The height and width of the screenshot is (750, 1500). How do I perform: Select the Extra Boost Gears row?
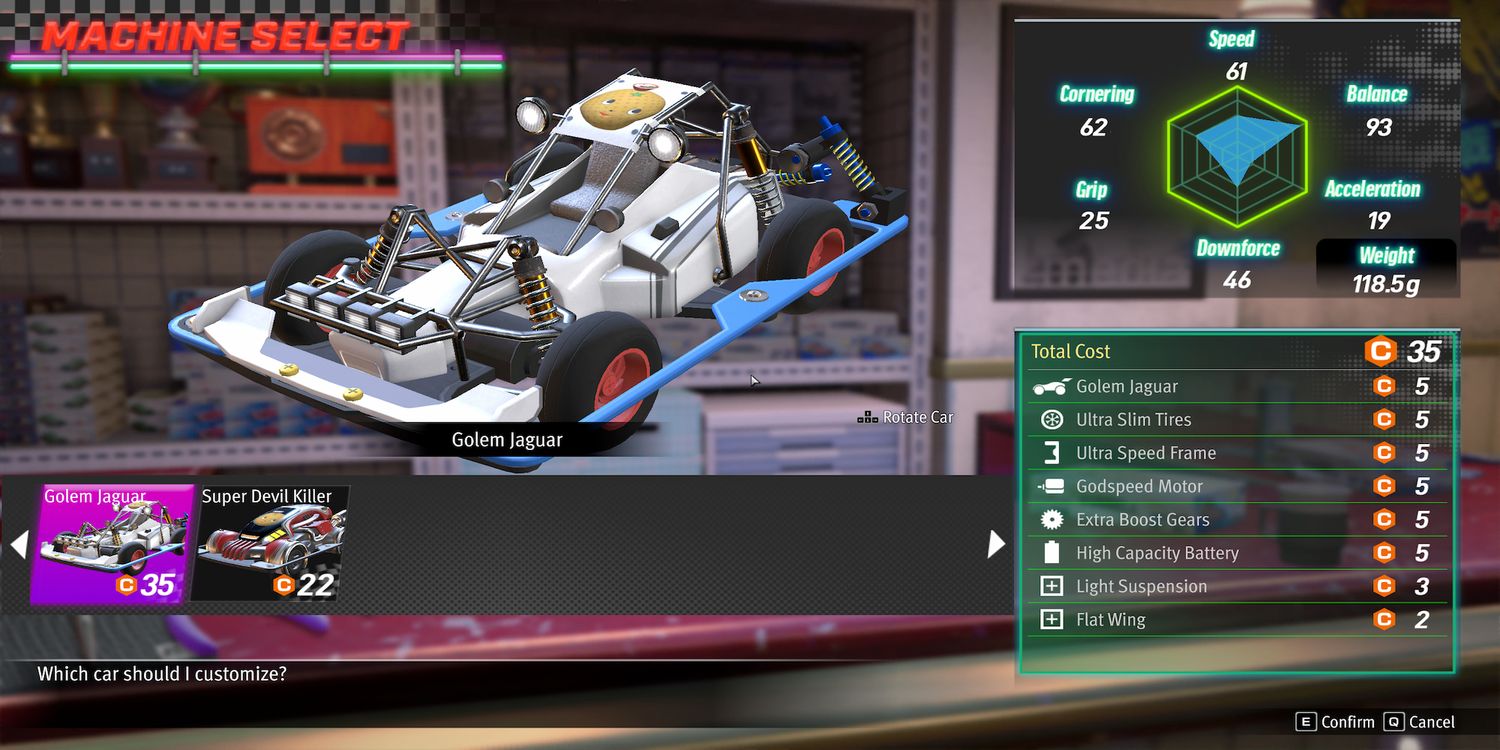pyautogui.click(x=1235, y=520)
